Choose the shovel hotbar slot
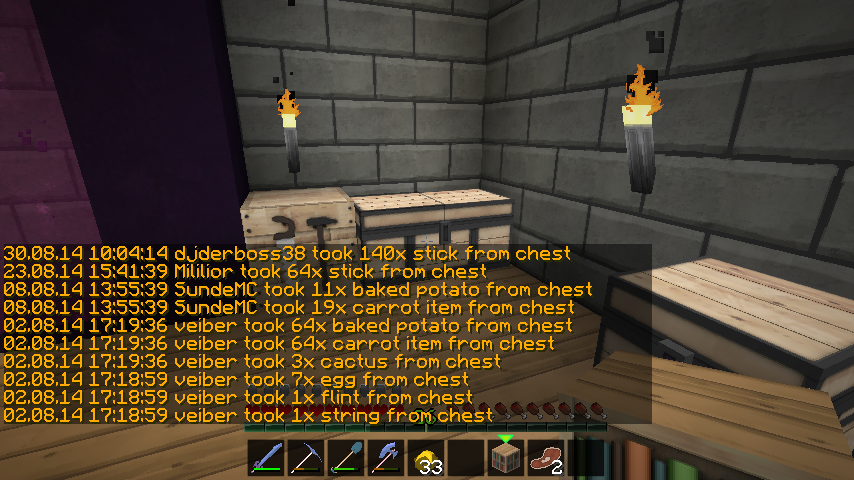This screenshot has height=480, width=854. (345, 459)
